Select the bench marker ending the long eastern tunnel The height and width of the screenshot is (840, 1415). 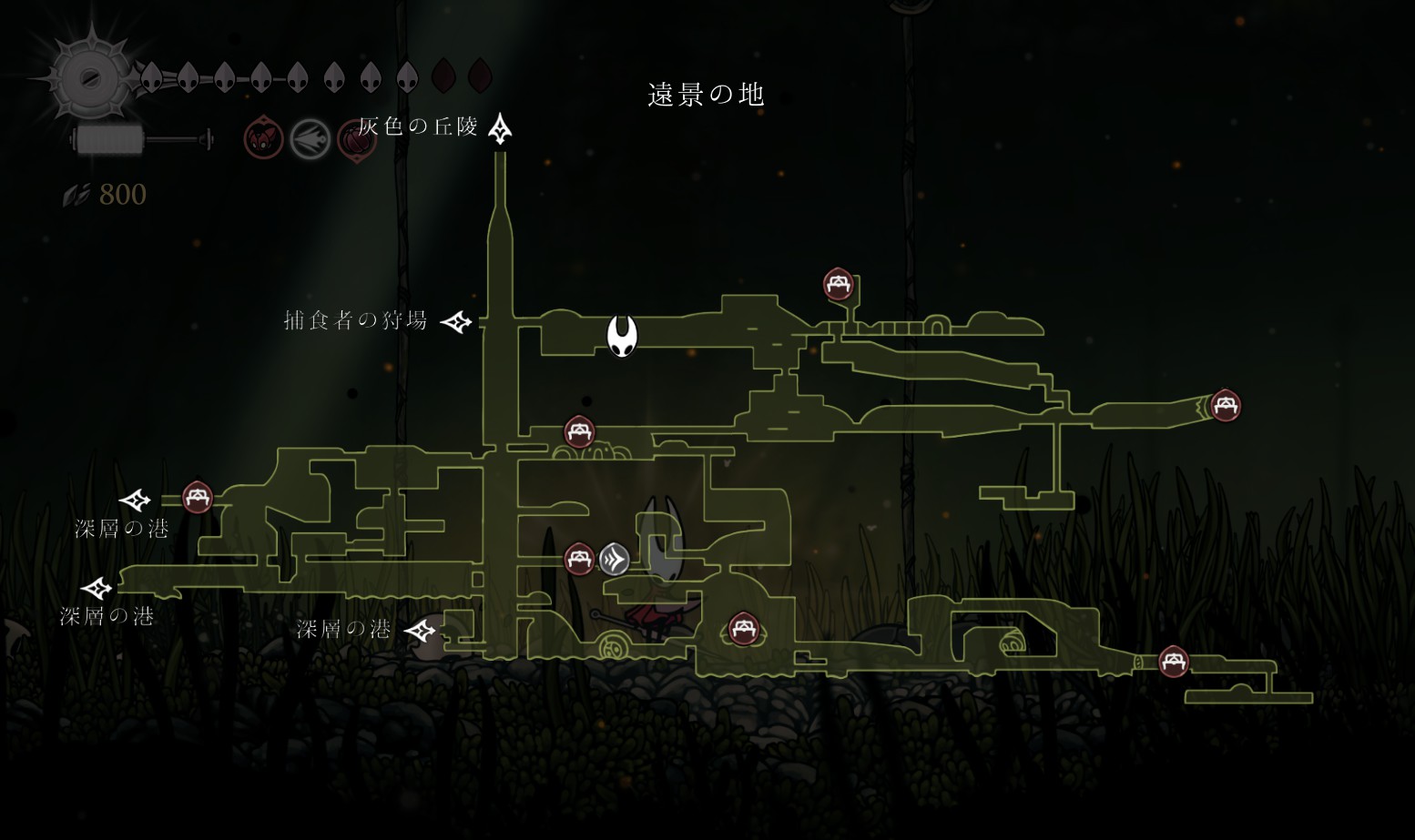tap(1225, 405)
